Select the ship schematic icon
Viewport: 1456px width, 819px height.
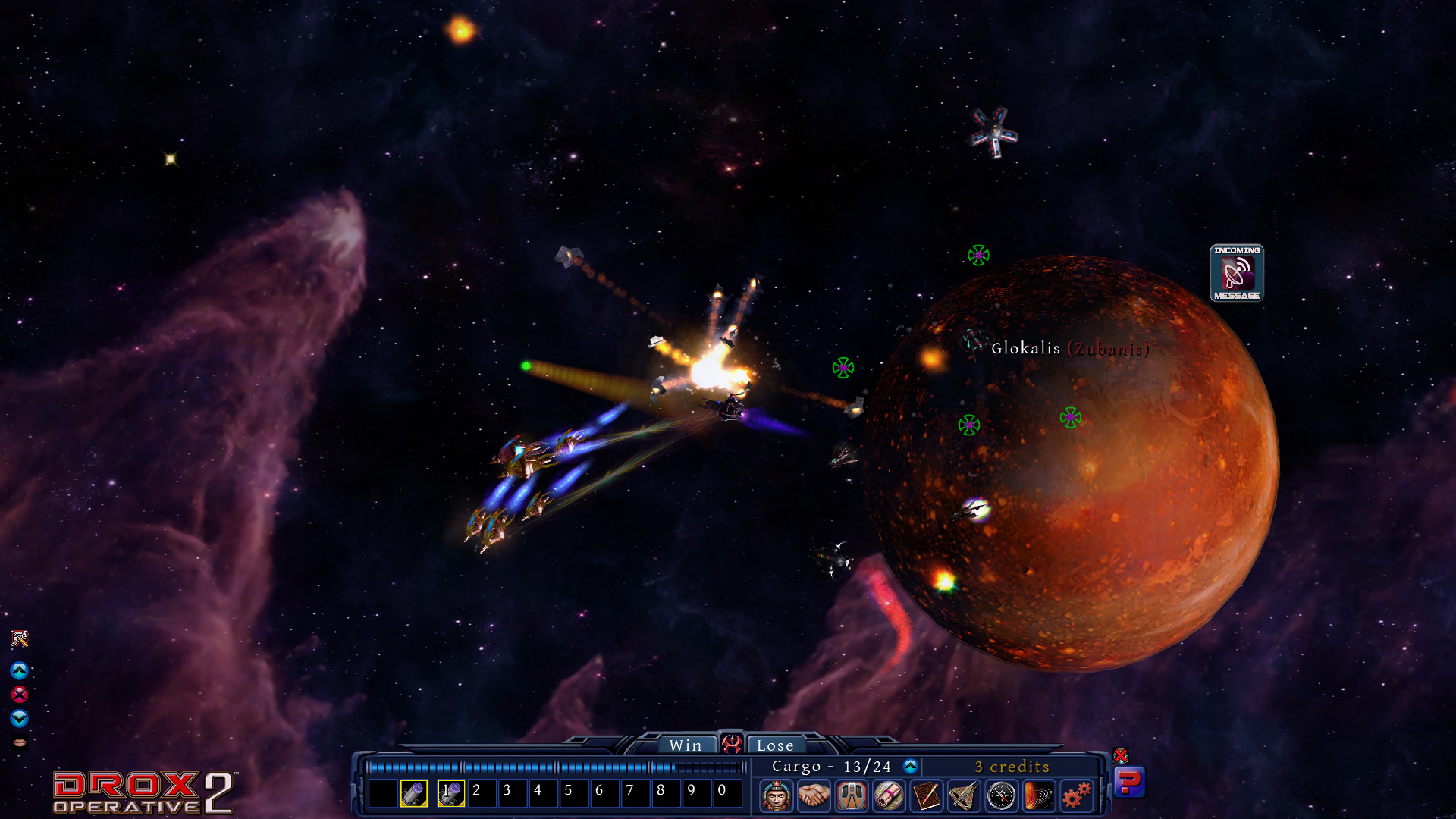click(x=965, y=795)
